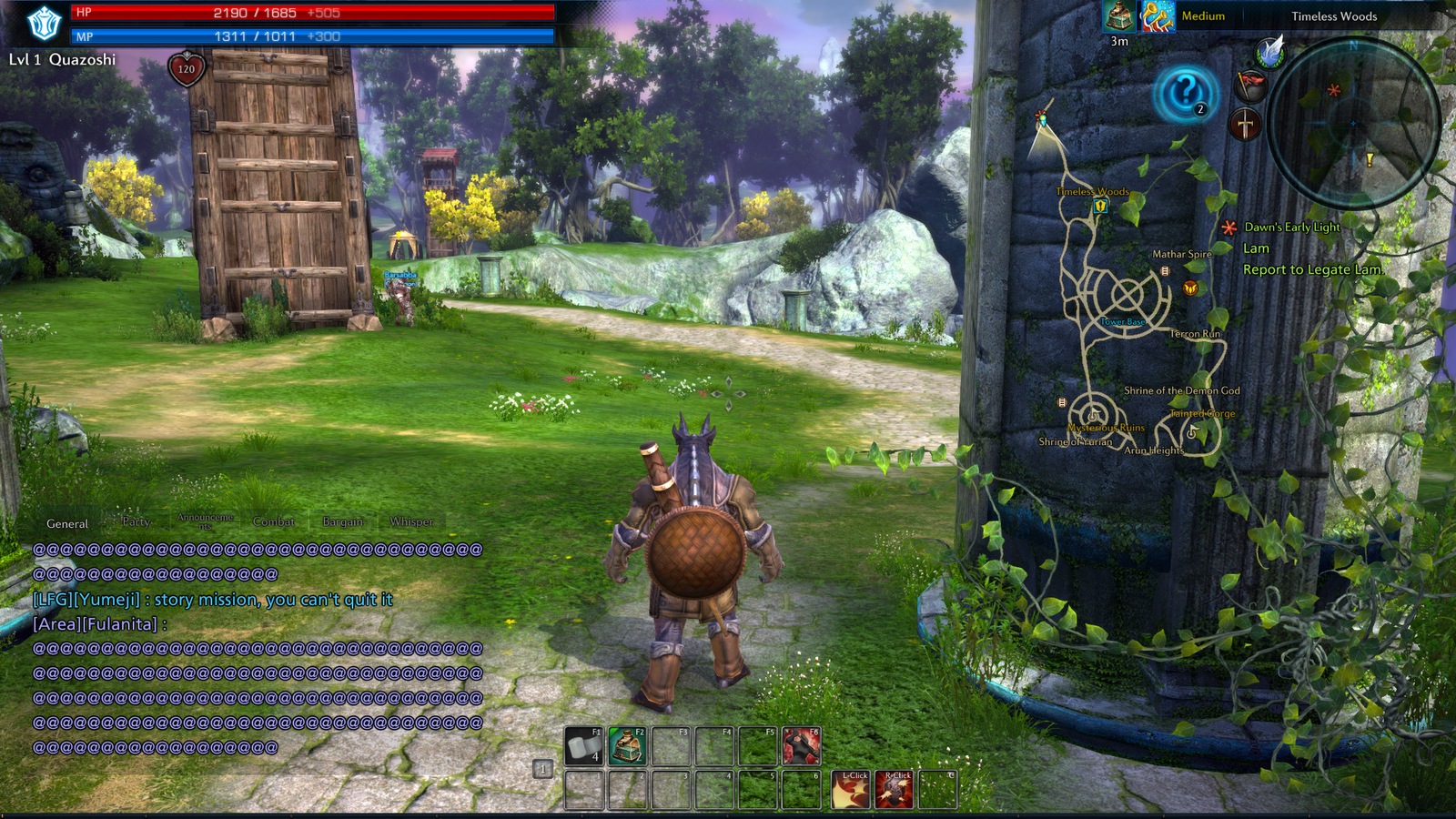Open the circular minimap

(1353, 122)
